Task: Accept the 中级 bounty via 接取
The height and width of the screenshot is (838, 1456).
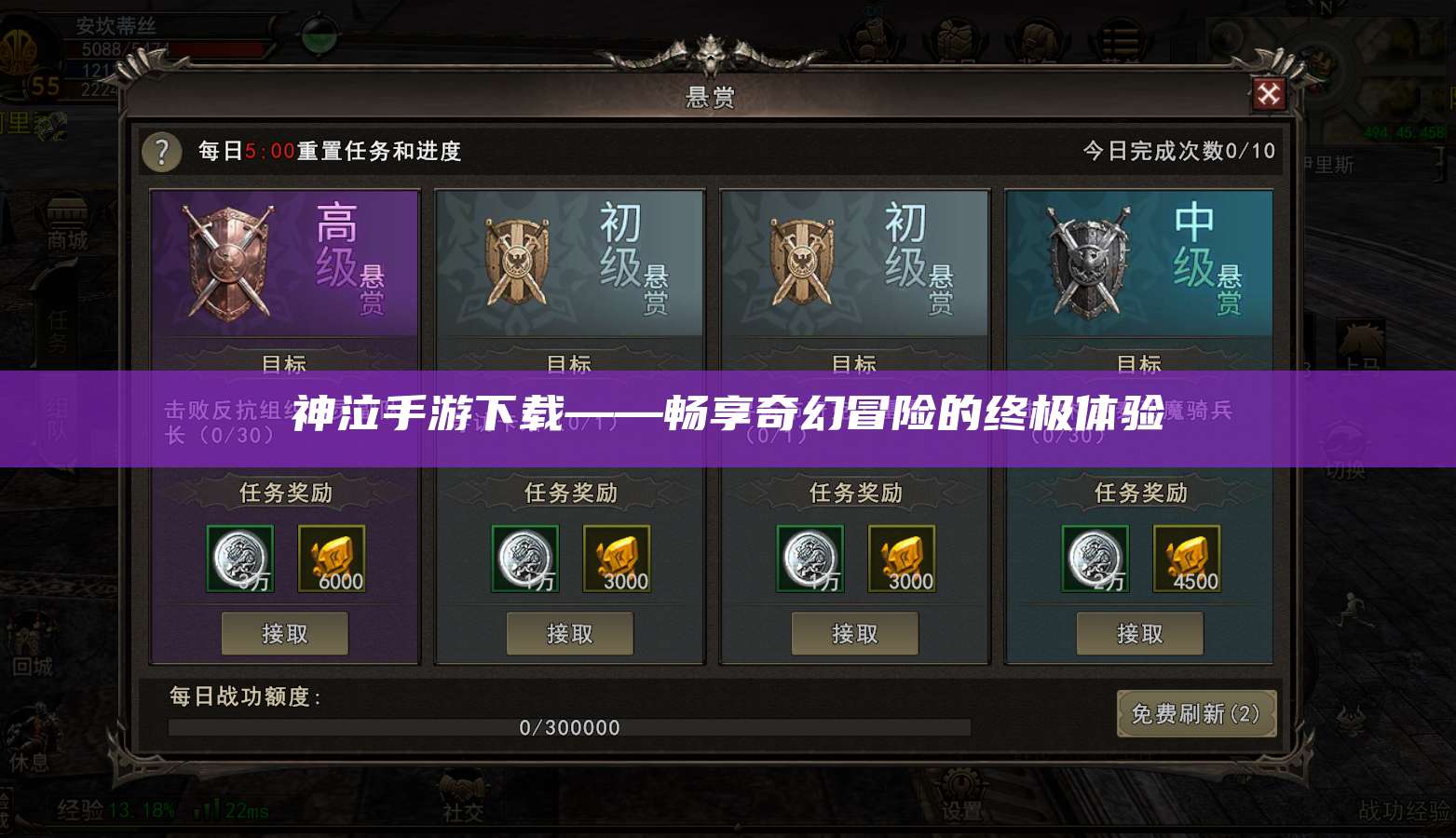Action: click(x=1140, y=633)
